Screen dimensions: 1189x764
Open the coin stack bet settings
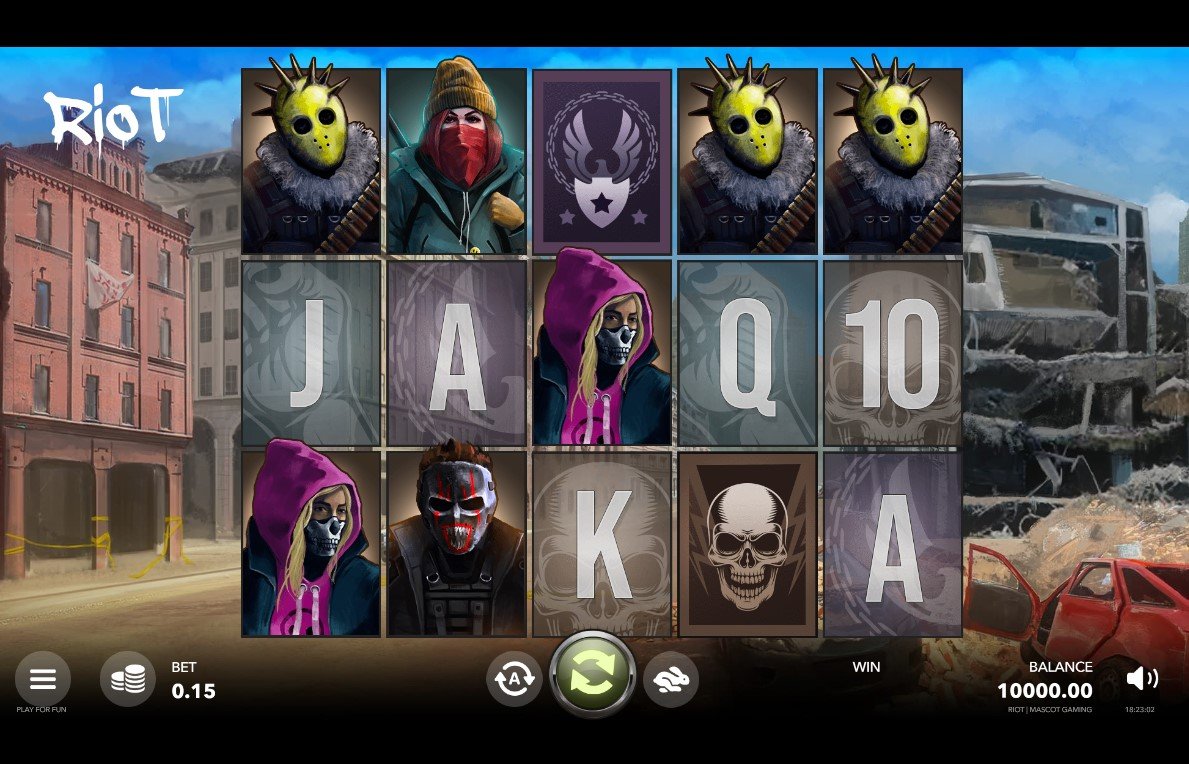point(128,679)
